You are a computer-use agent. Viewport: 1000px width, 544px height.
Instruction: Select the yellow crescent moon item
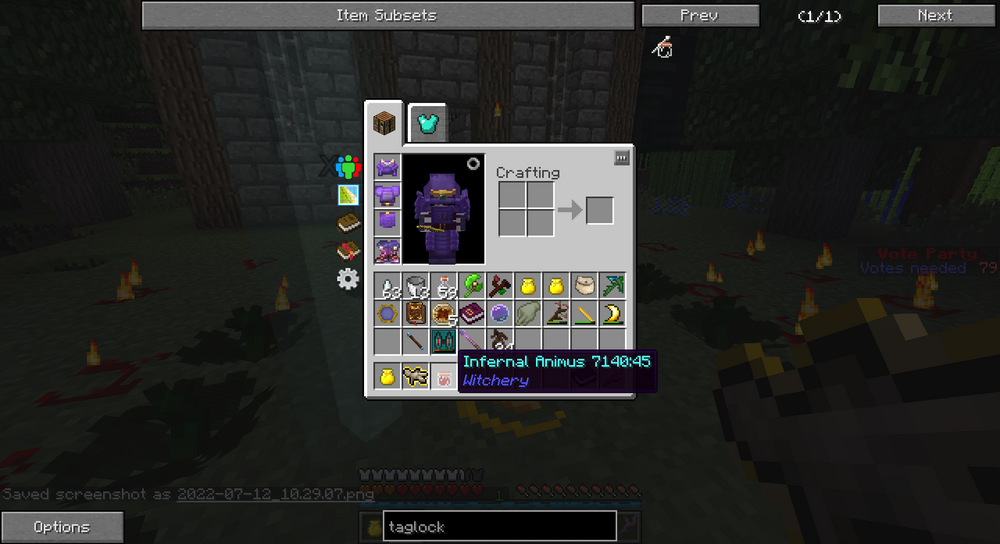click(612, 314)
